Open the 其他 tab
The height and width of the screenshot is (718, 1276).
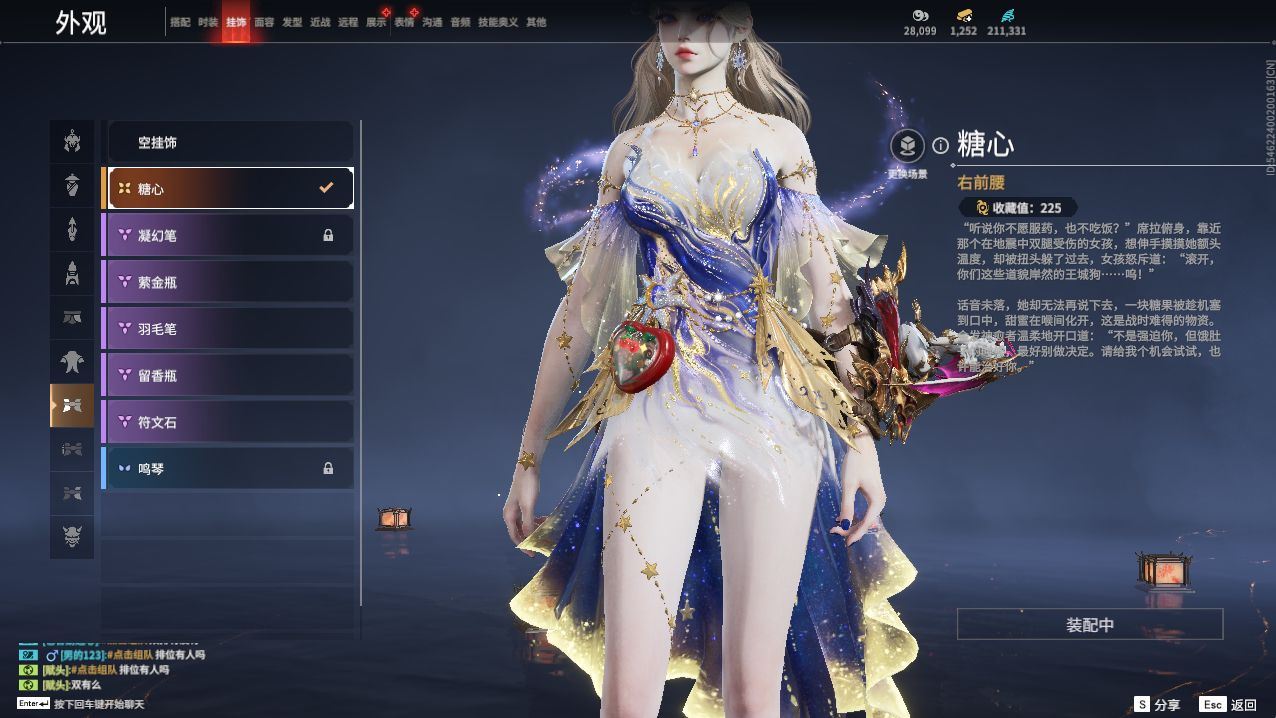pos(536,22)
